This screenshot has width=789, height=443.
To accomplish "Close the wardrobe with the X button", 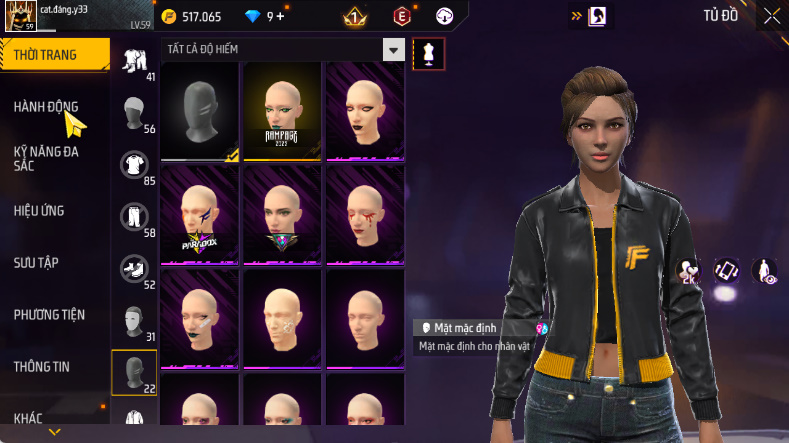I will [x=771, y=15].
